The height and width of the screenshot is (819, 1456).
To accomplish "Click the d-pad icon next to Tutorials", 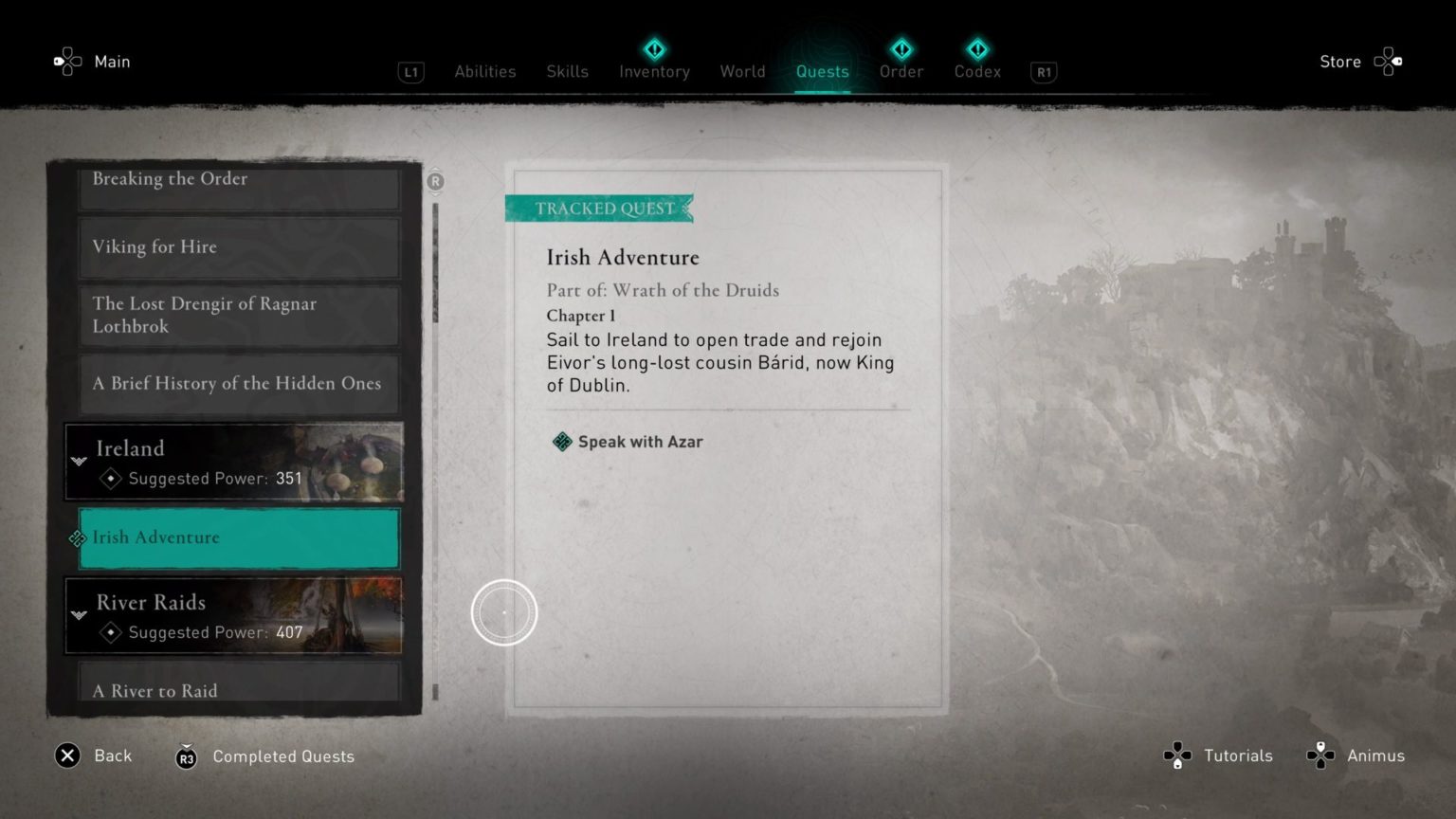I will 1177,755.
